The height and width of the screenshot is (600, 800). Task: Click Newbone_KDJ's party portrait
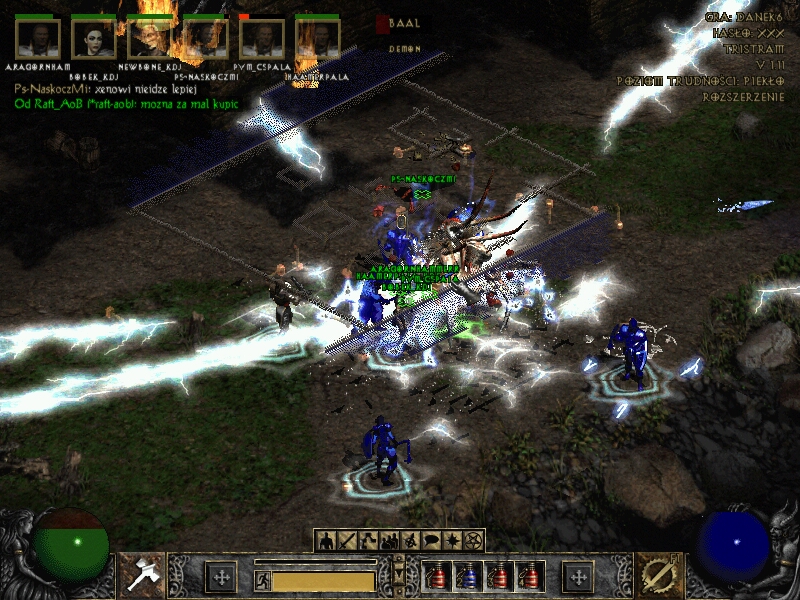[150, 38]
